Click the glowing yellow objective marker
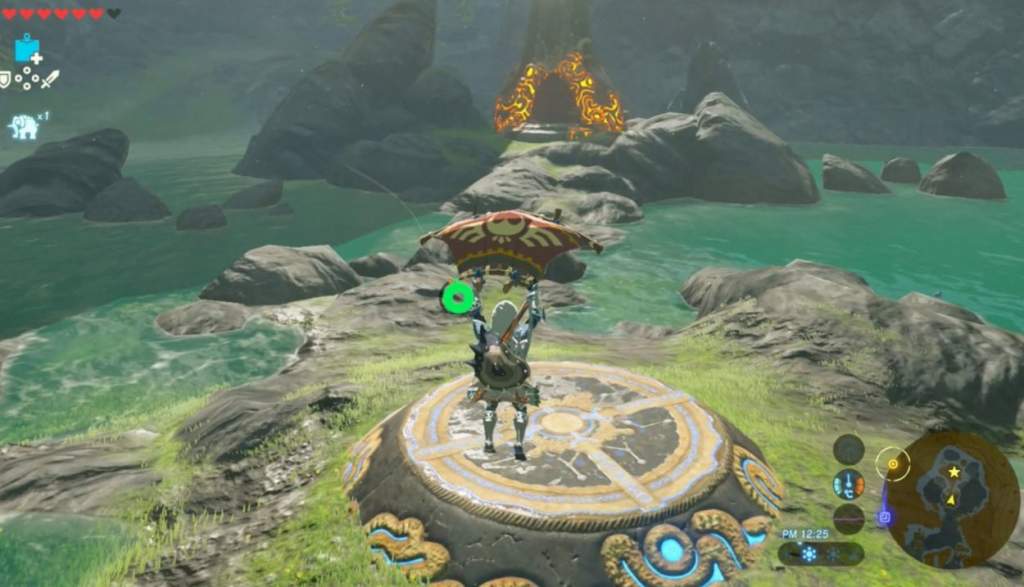The width and height of the screenshot is (1024, 587). tap(892, 463)
